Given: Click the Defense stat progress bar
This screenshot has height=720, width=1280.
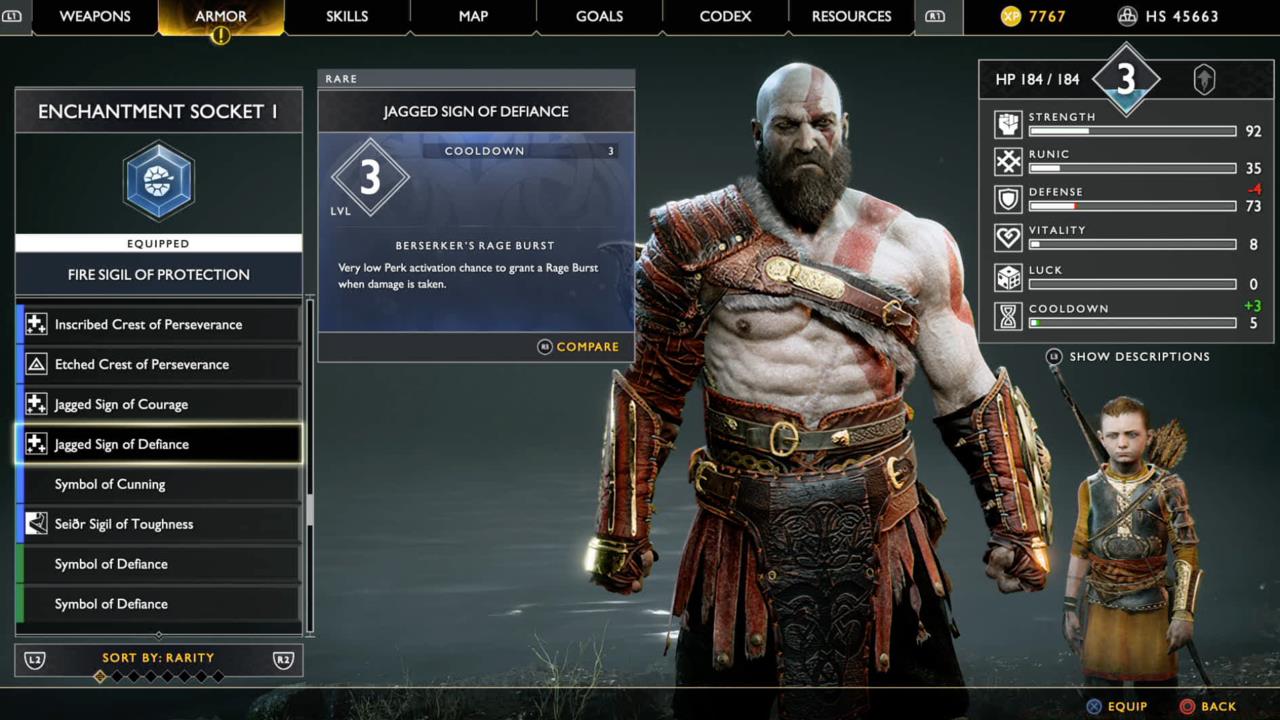Looking at the screenshot, I should pyautogui.click(x=1131, y=206).
